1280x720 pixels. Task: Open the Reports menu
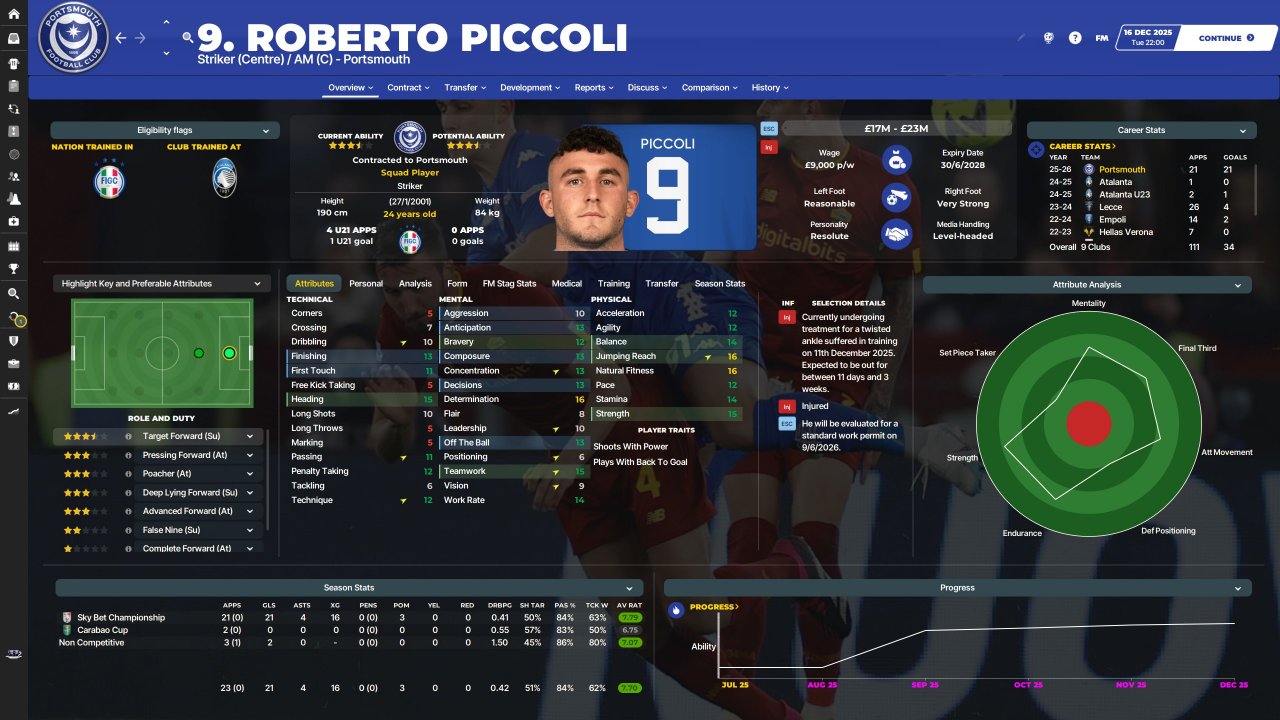[x=594, y=88]
